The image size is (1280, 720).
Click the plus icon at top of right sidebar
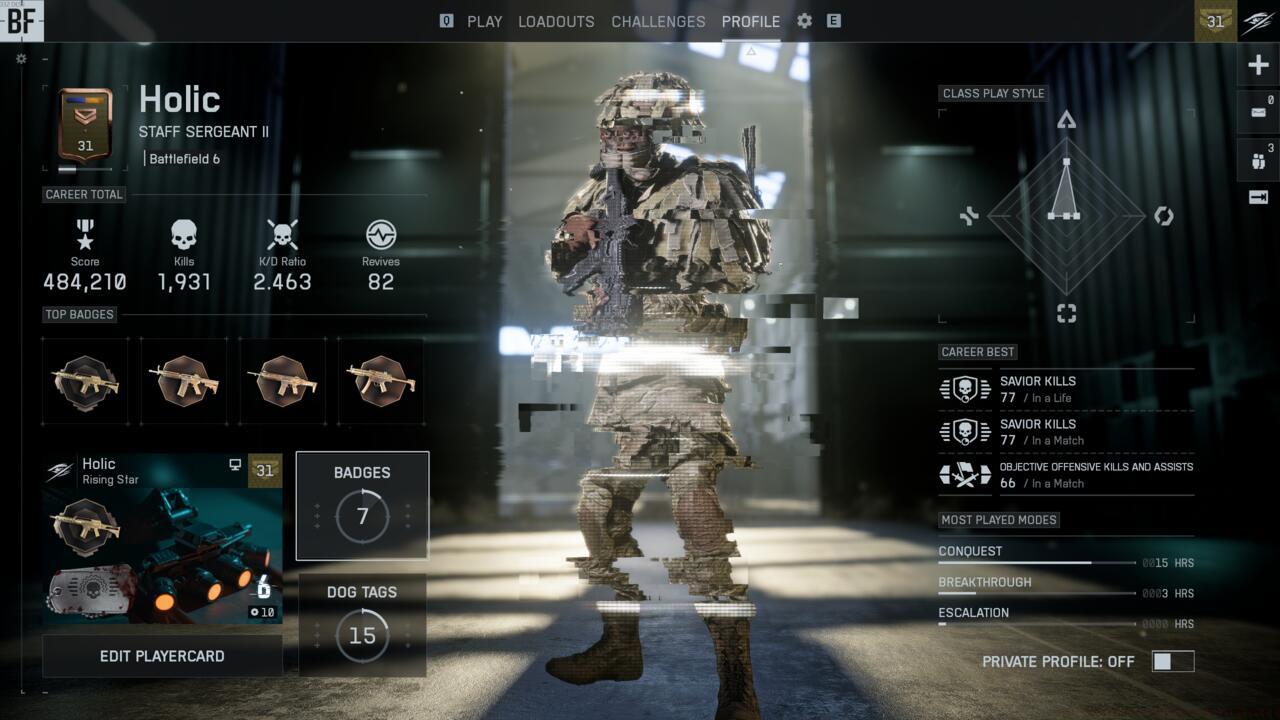(1257, 64)
